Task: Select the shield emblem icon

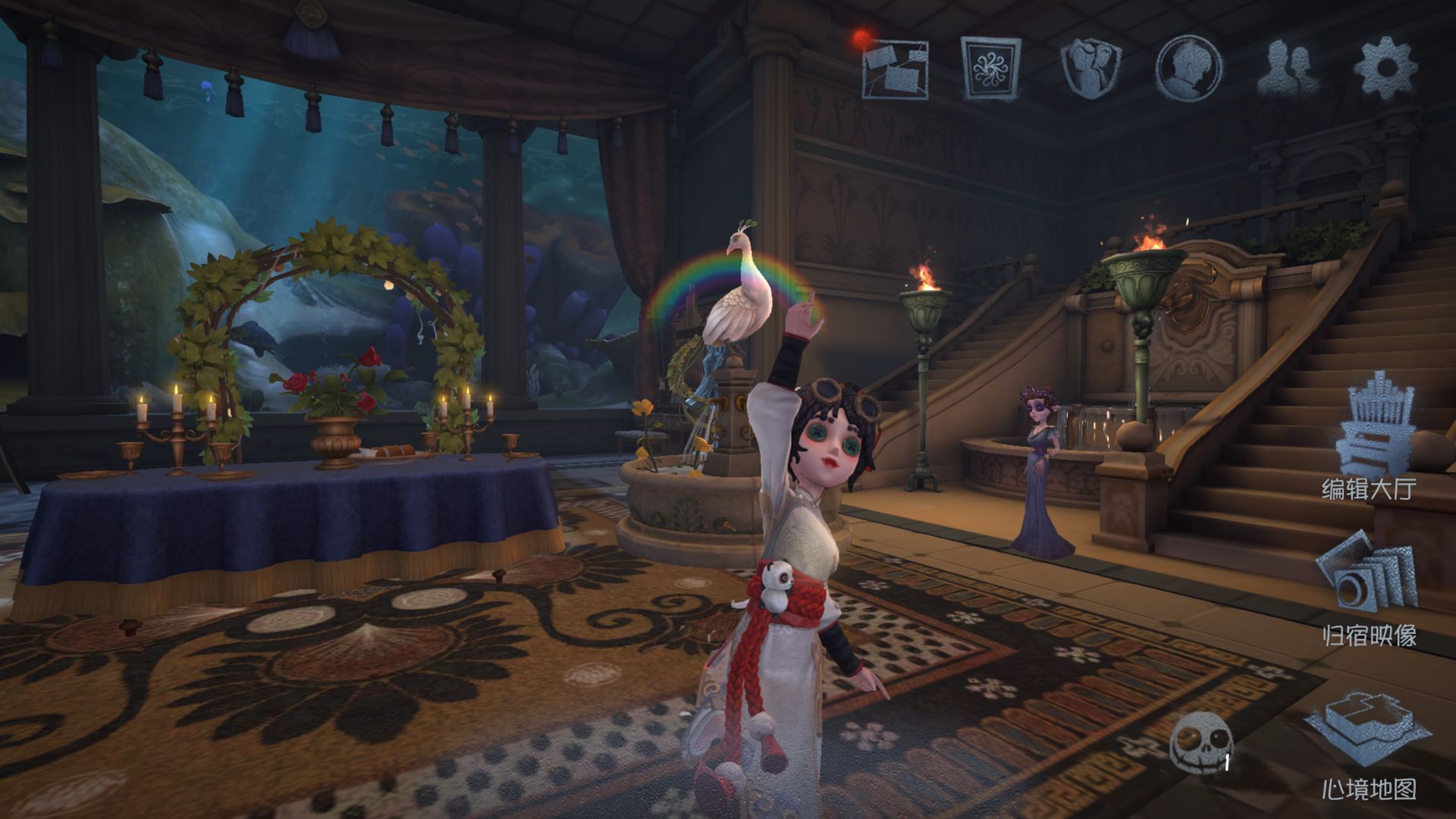Action: click(1090, 69)
